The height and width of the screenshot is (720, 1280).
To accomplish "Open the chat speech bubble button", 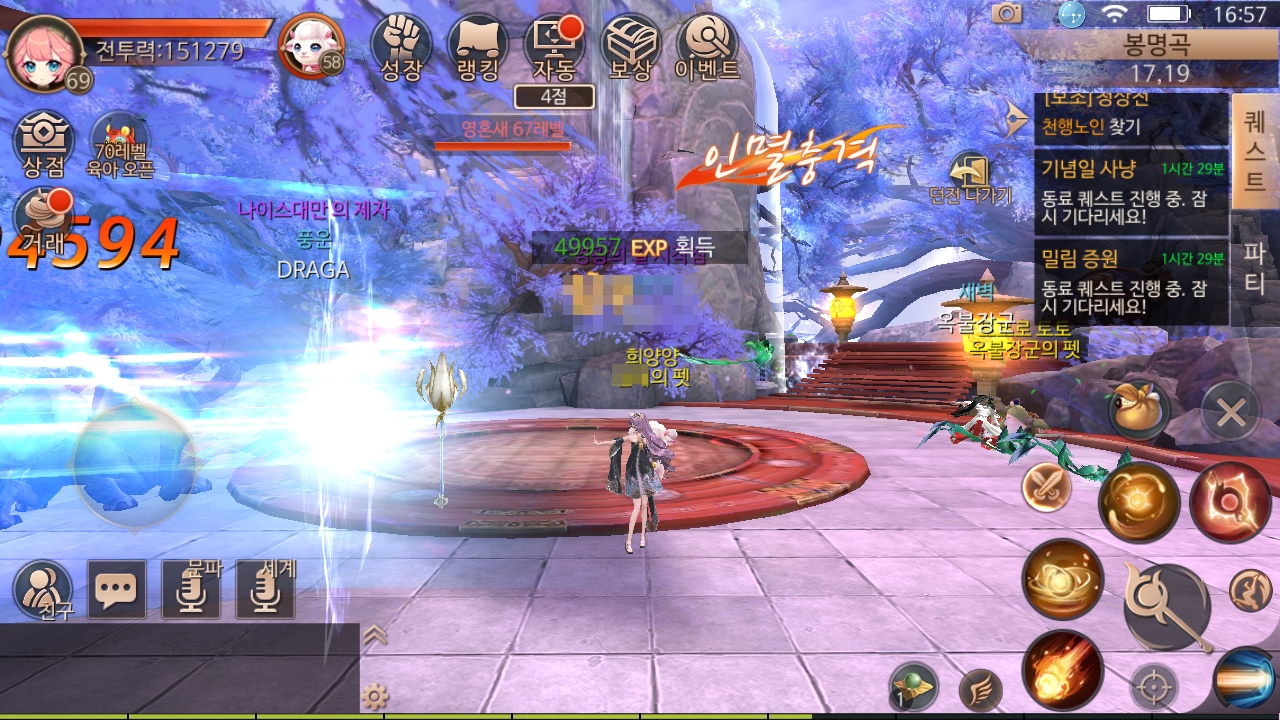I will (116, 588).
